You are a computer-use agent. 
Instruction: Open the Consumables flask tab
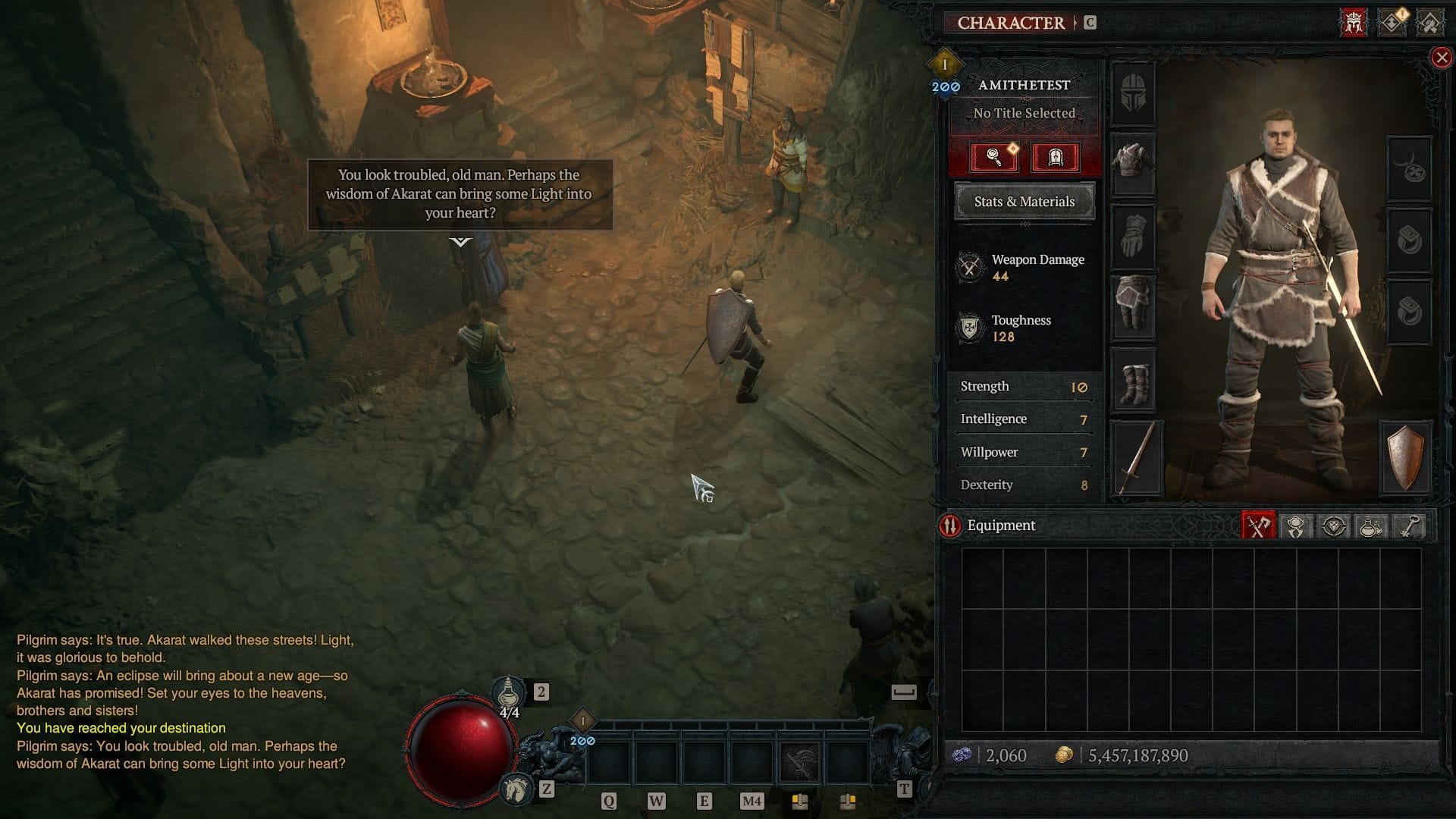[1370, 526]
